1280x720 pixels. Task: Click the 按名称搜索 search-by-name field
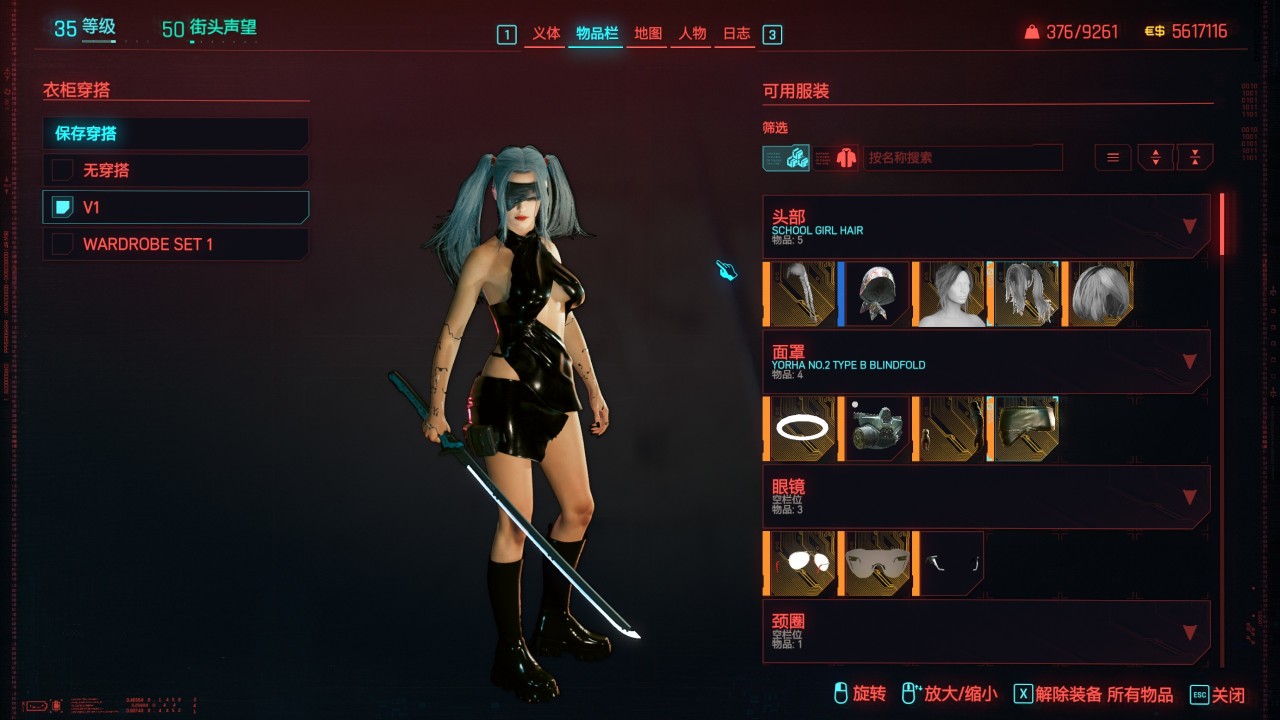tap(962, 158)
